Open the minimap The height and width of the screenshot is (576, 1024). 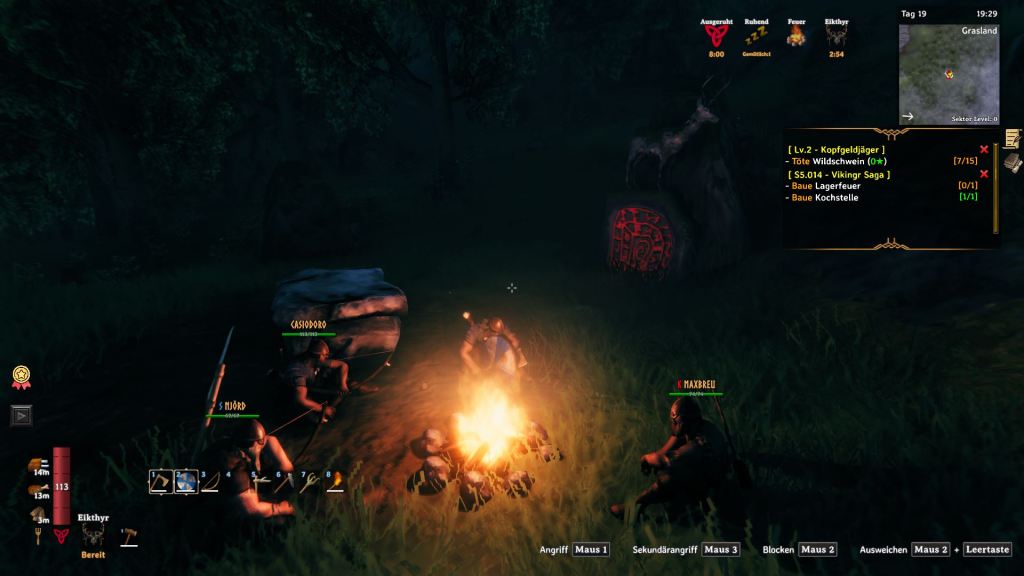coord(948,75)
